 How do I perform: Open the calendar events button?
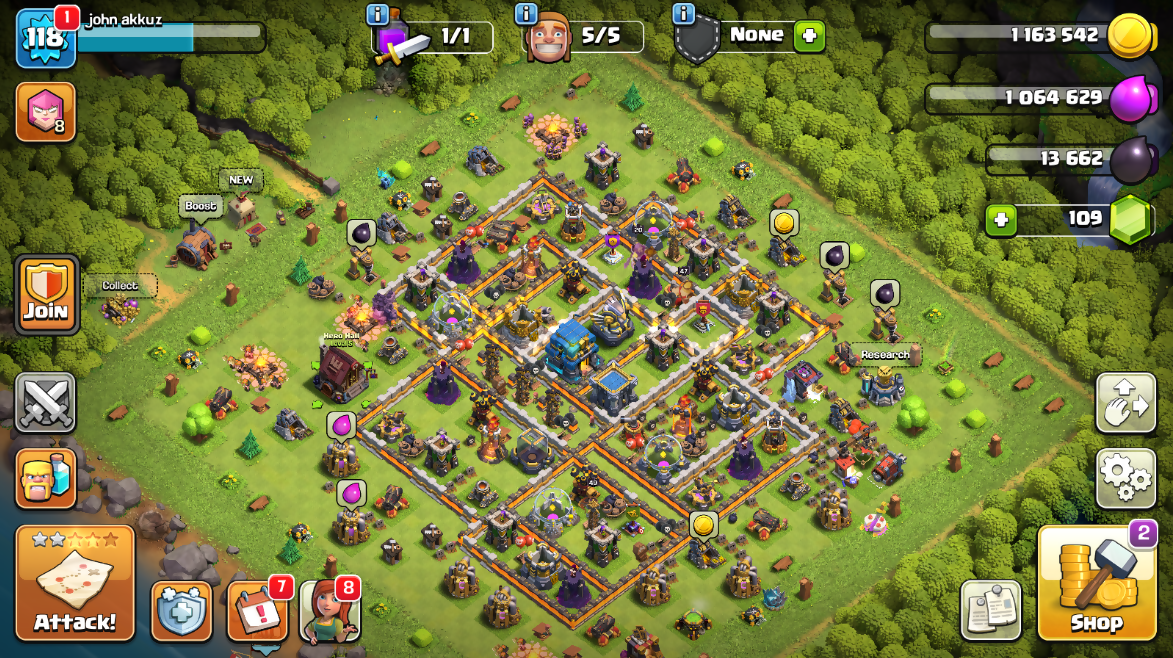pyautogui.click(x=258, y=610)
